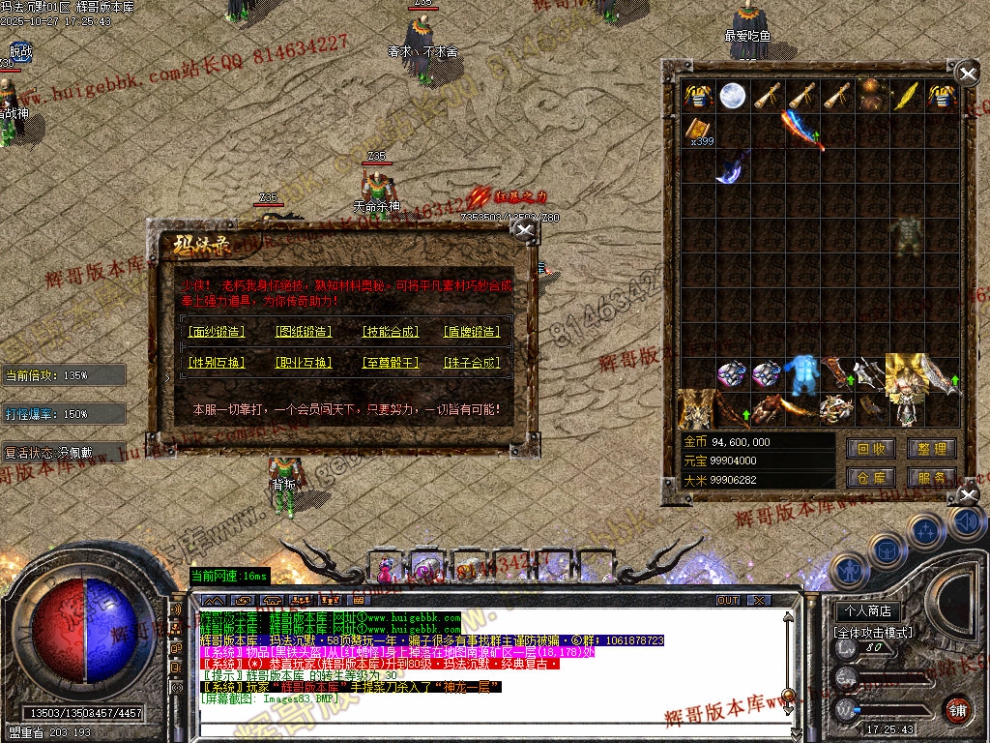Close the inventory bag window
This screenshot has height=743, width=990.
[x=967, y=73]
